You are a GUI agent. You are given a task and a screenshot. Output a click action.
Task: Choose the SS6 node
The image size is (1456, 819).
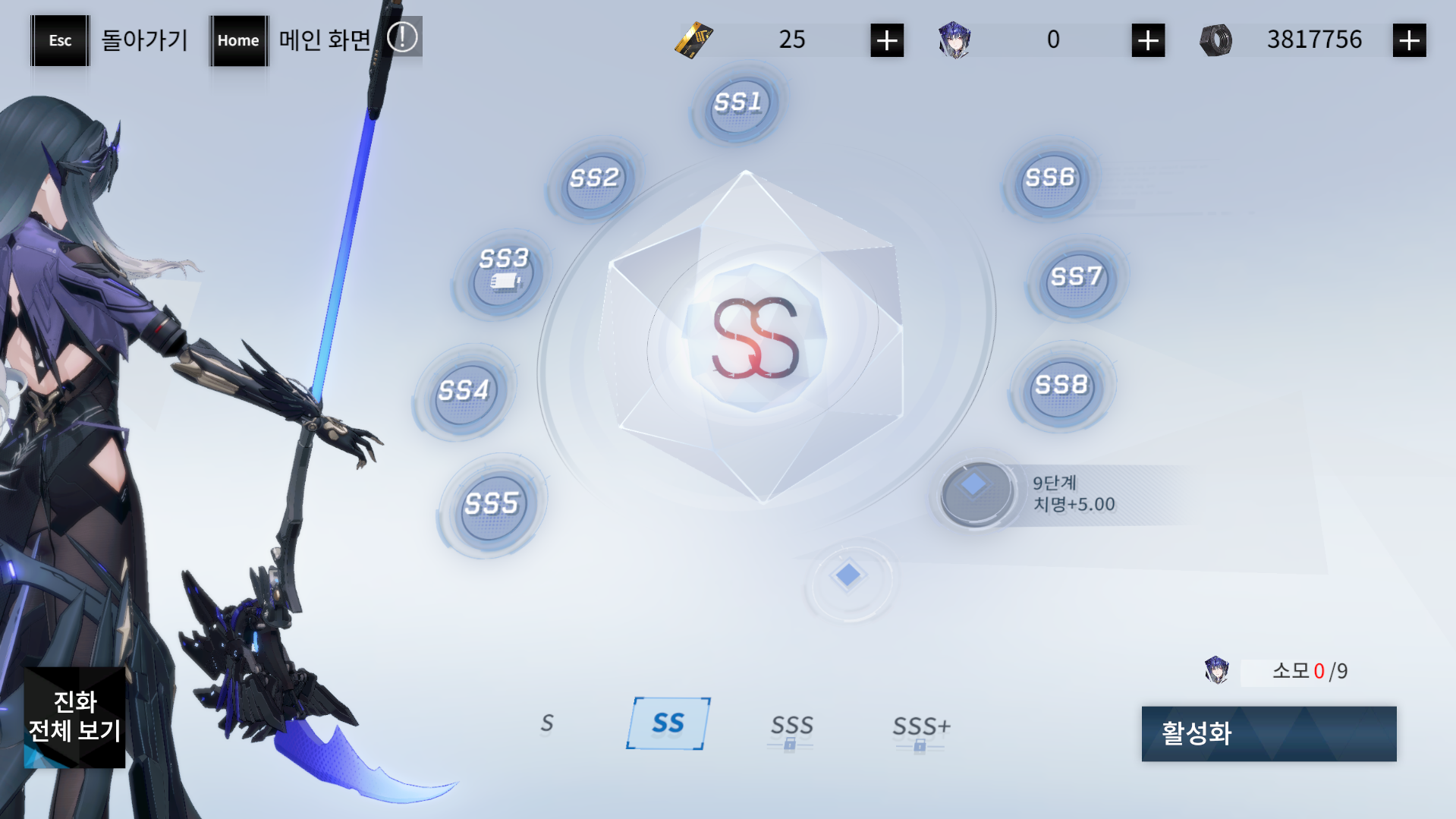[1050, 180]
